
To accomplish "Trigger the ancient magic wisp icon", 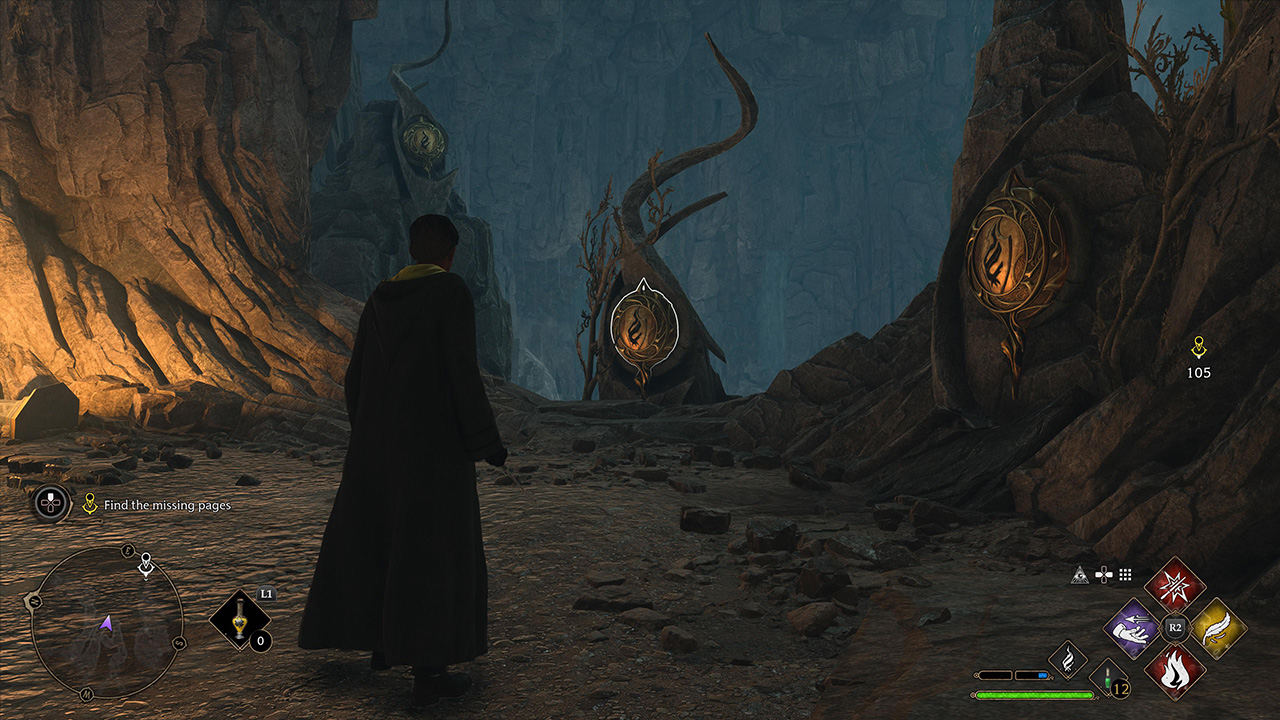I will click(x=1067, y=659).
